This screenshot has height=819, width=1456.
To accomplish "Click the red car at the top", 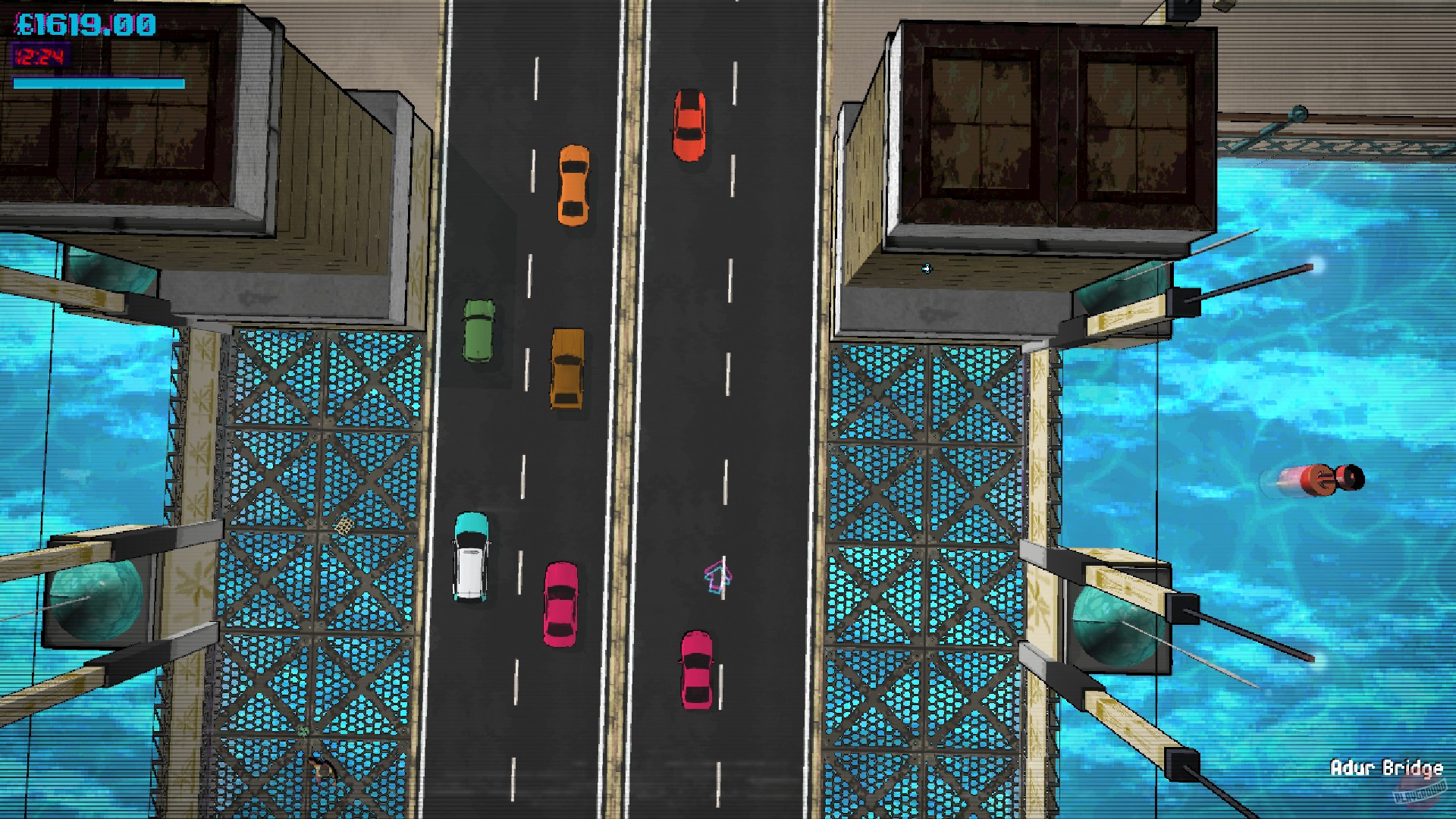I will (691, 126).
